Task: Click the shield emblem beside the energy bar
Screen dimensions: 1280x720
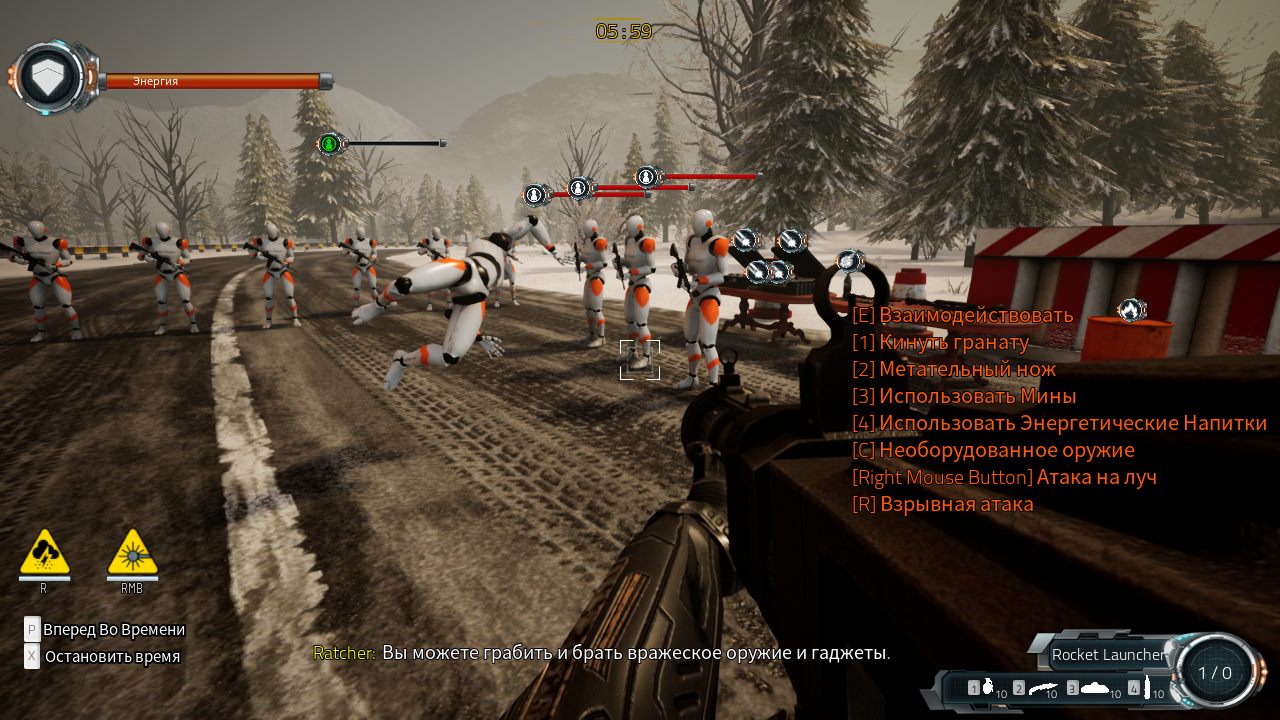Action: pos(47,77)
